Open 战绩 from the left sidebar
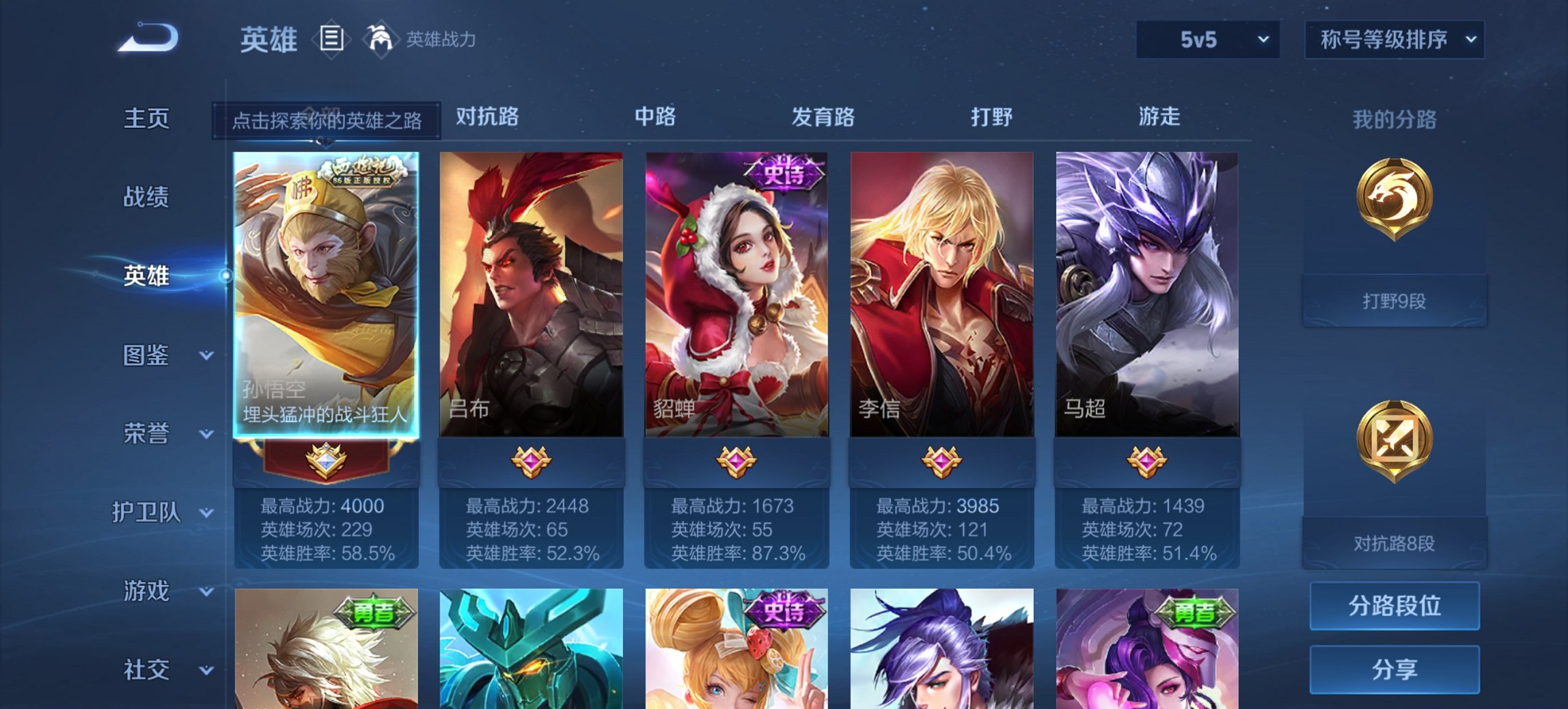The width and height of the screenshot is (1568, 709). click(143, 197)
